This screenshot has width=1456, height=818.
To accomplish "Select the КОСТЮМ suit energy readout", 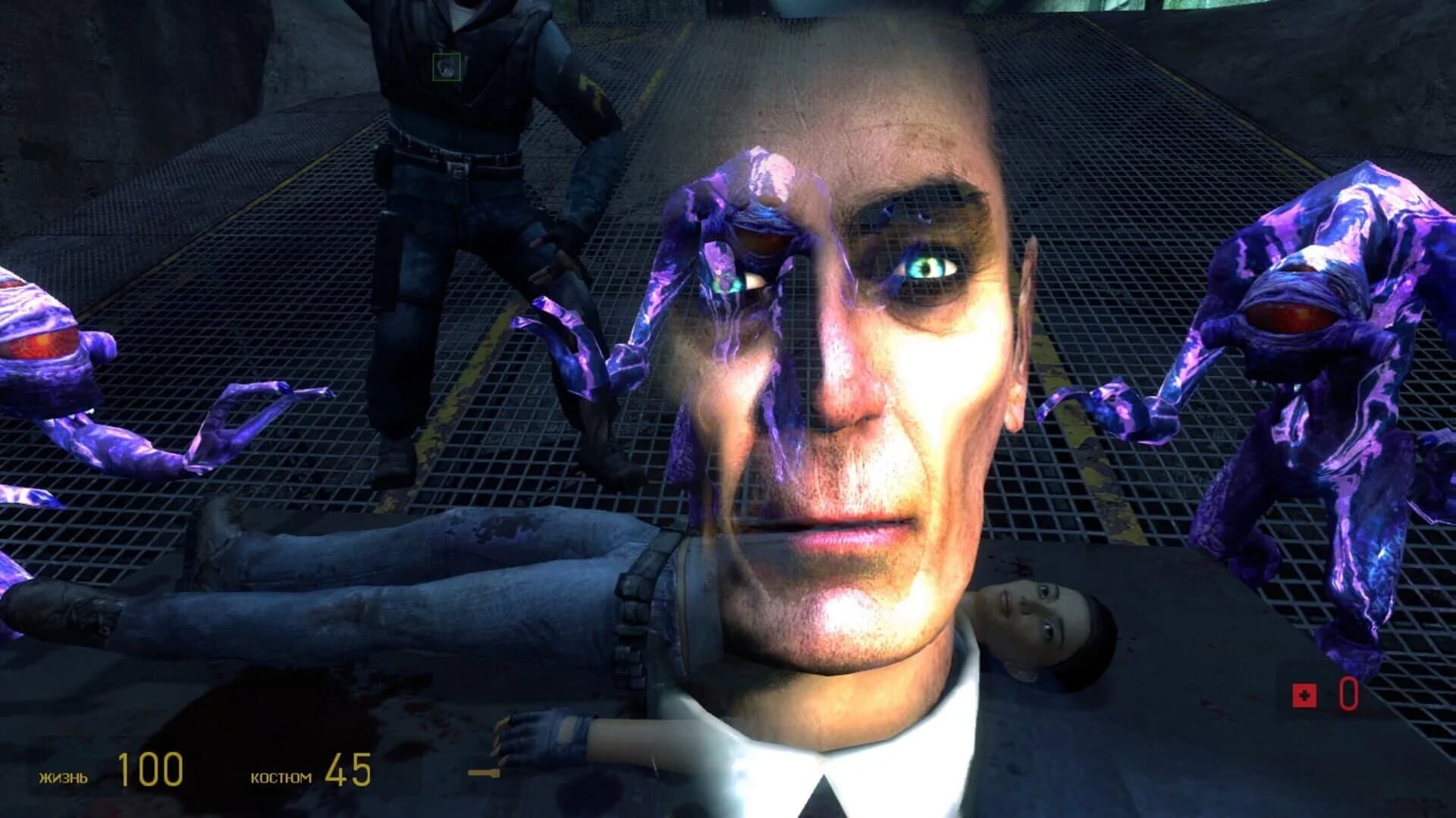I will (281, 776).
